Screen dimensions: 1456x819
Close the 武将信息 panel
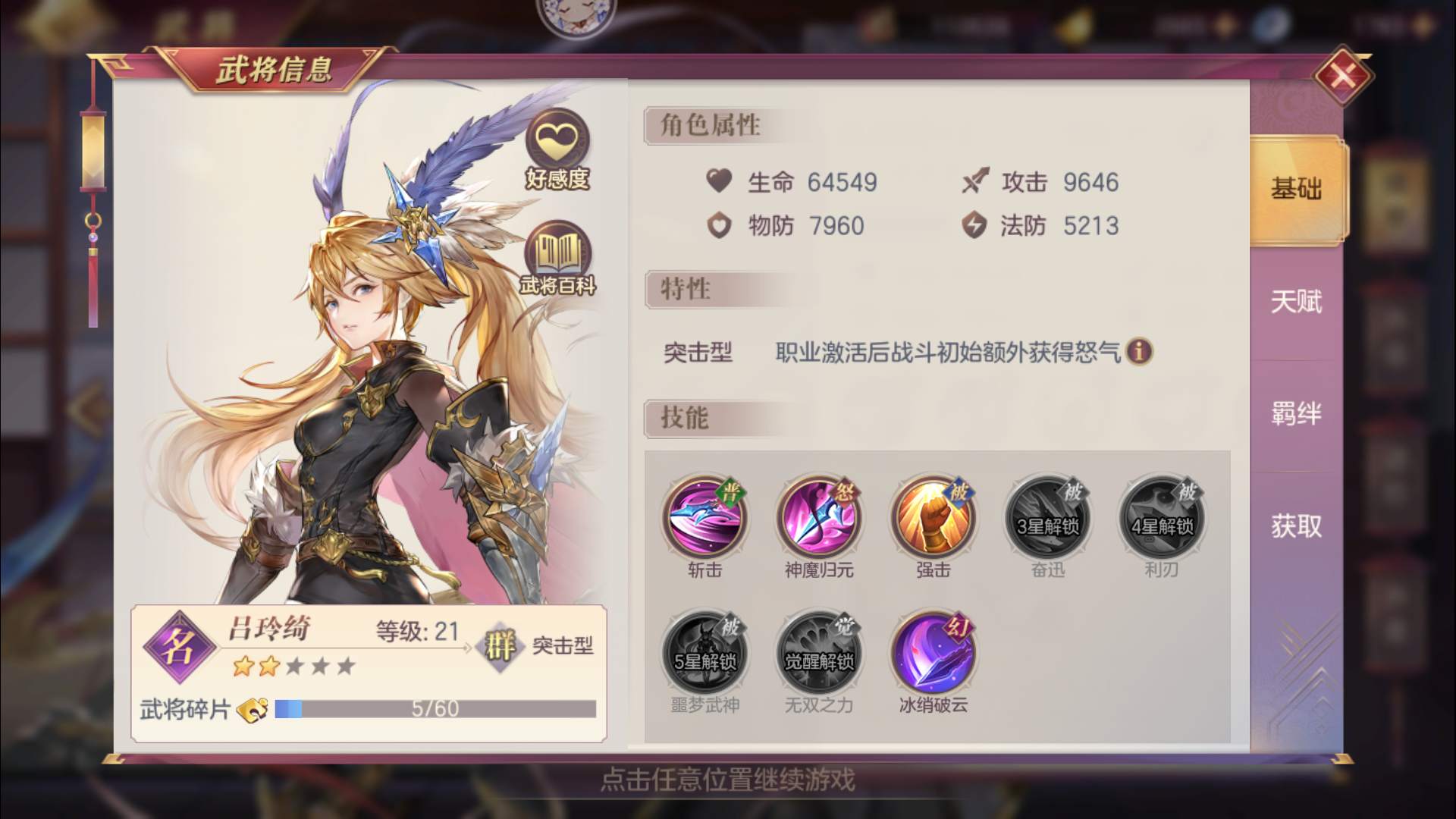(x=1345, y=76)
